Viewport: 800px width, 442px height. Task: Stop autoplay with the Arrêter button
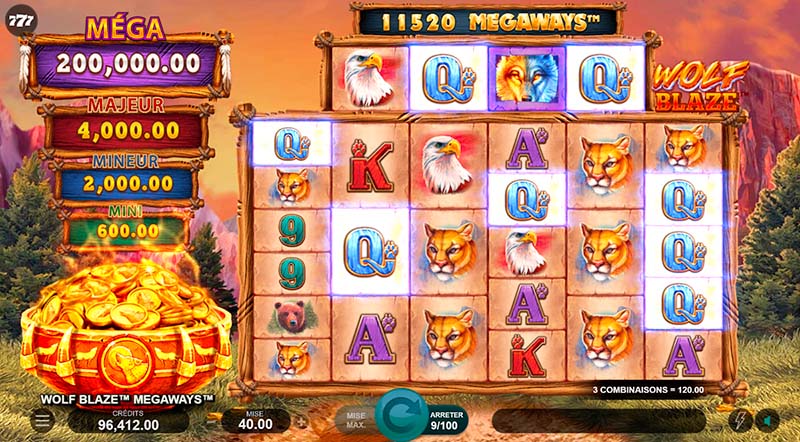click(446, 420)
